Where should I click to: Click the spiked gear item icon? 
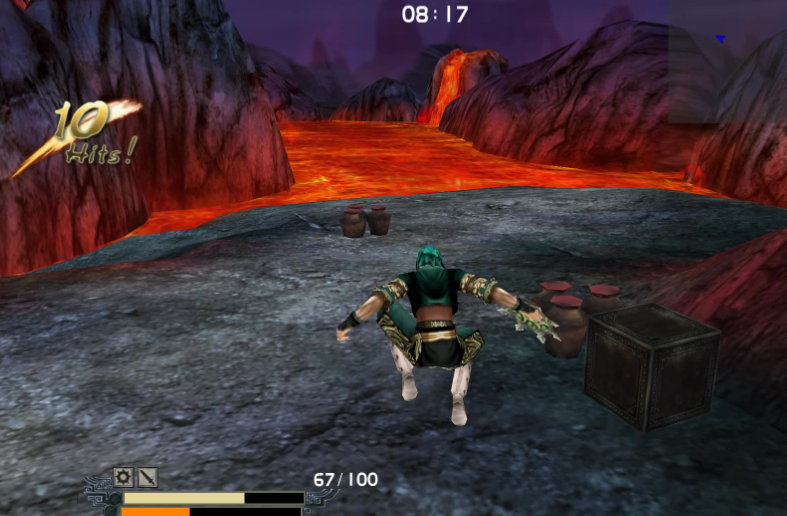tap(123, 477)
